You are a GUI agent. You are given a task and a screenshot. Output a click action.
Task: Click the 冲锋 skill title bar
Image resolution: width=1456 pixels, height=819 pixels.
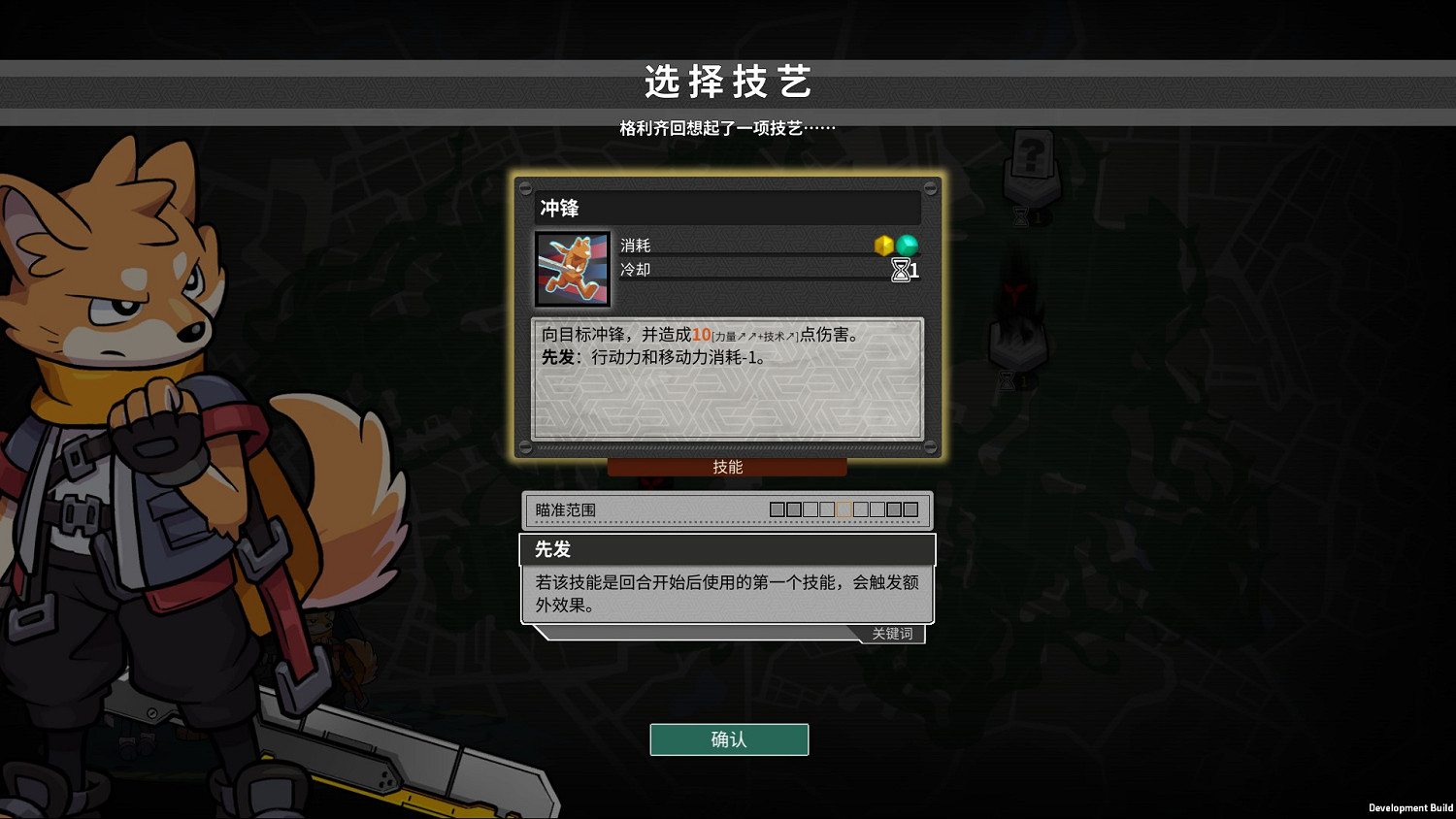[x=728, y=207]
